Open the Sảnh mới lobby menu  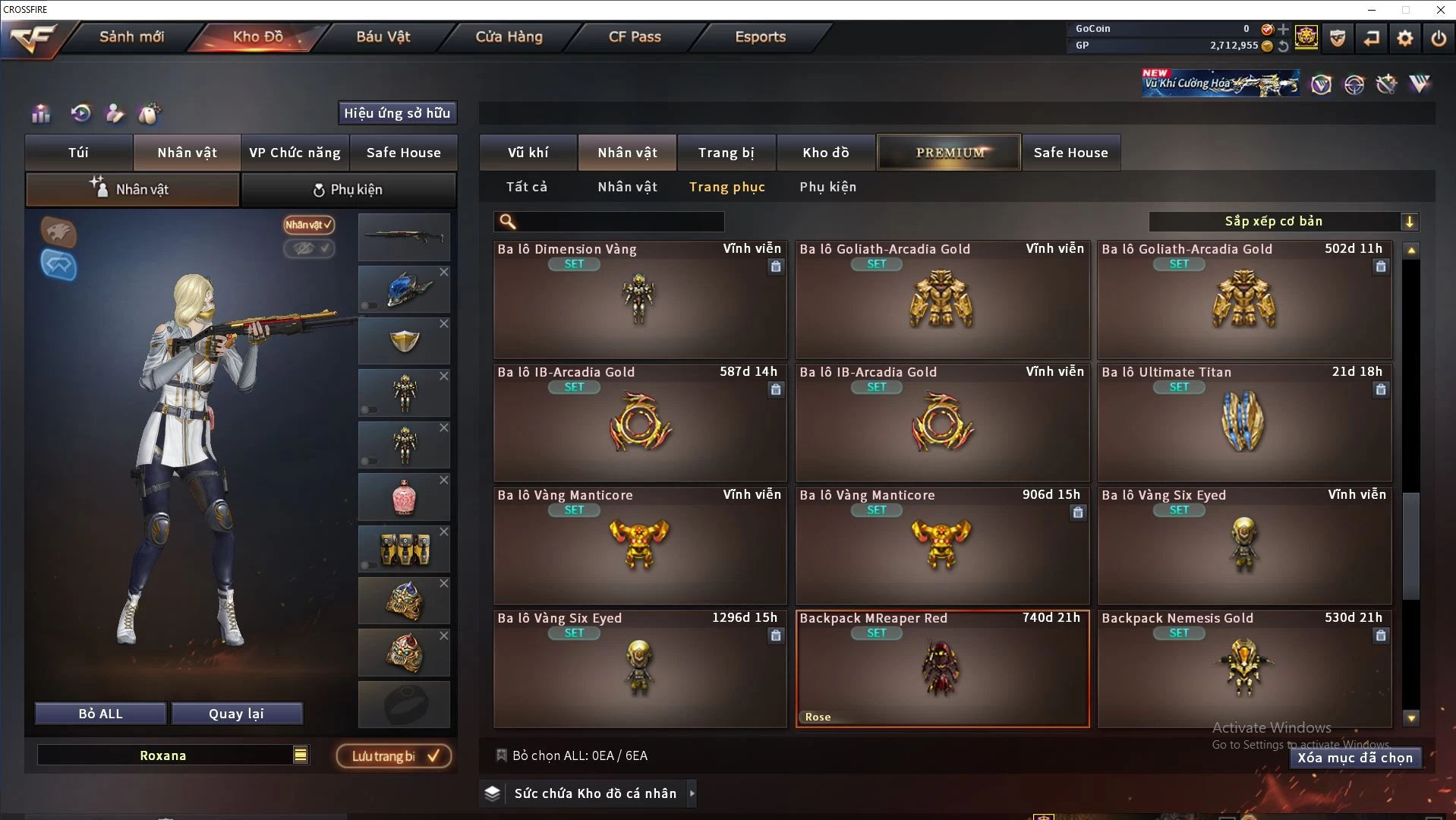(131, 36)
